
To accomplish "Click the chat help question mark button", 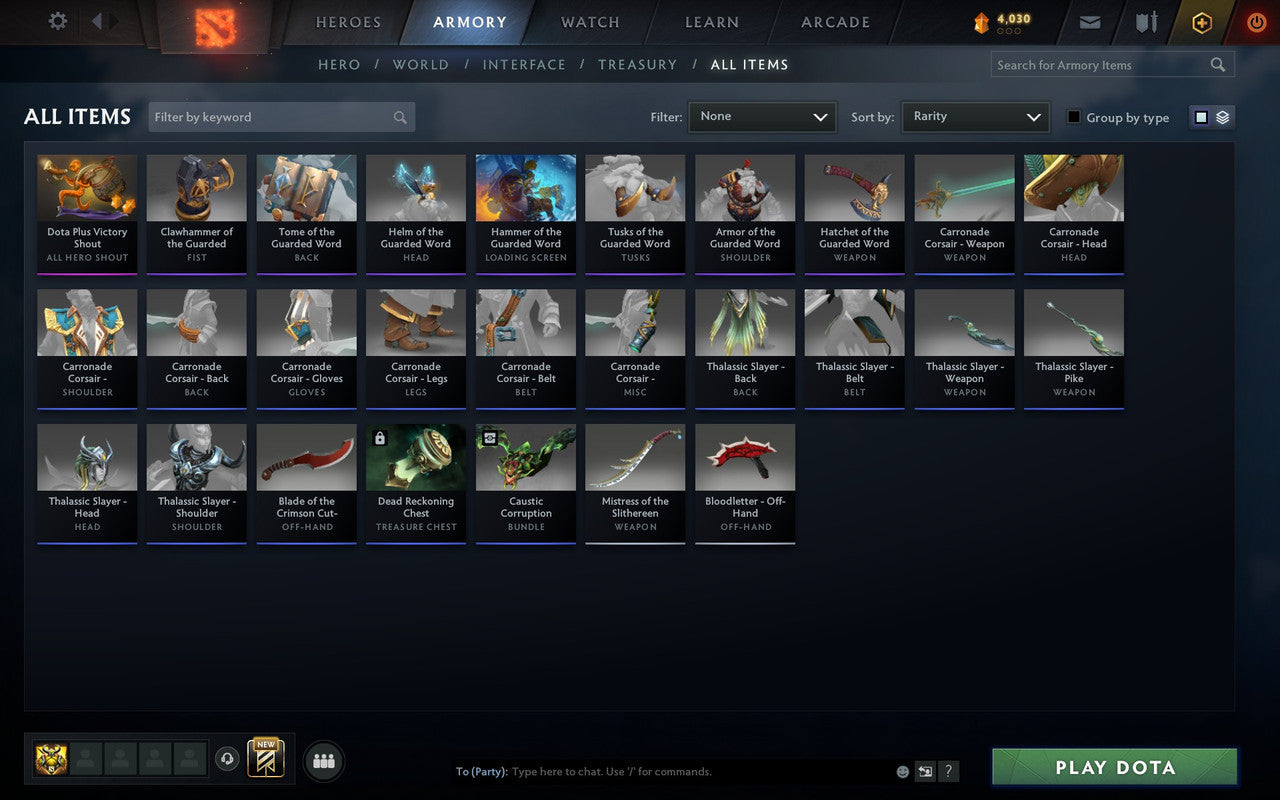I will (948, 771).
